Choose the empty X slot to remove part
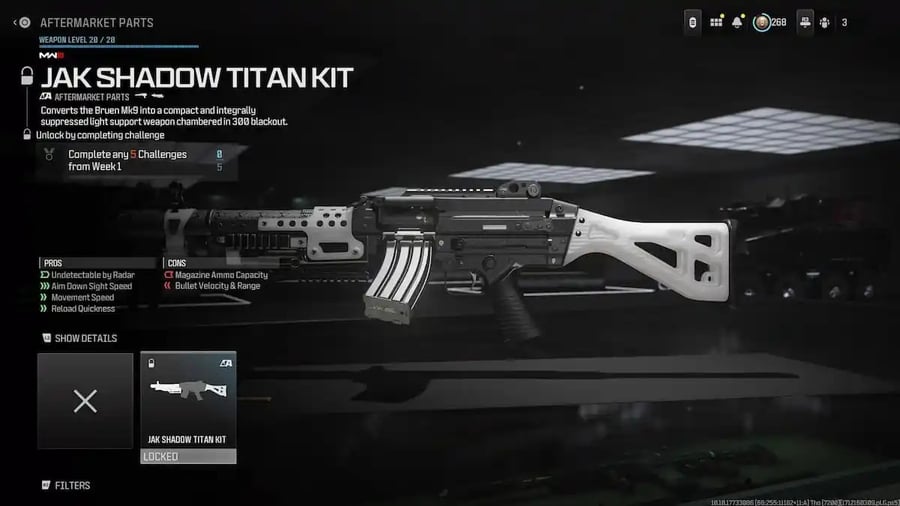Viewport: 900px width, 506px height. pyautogui.click(x=85, y=401)
